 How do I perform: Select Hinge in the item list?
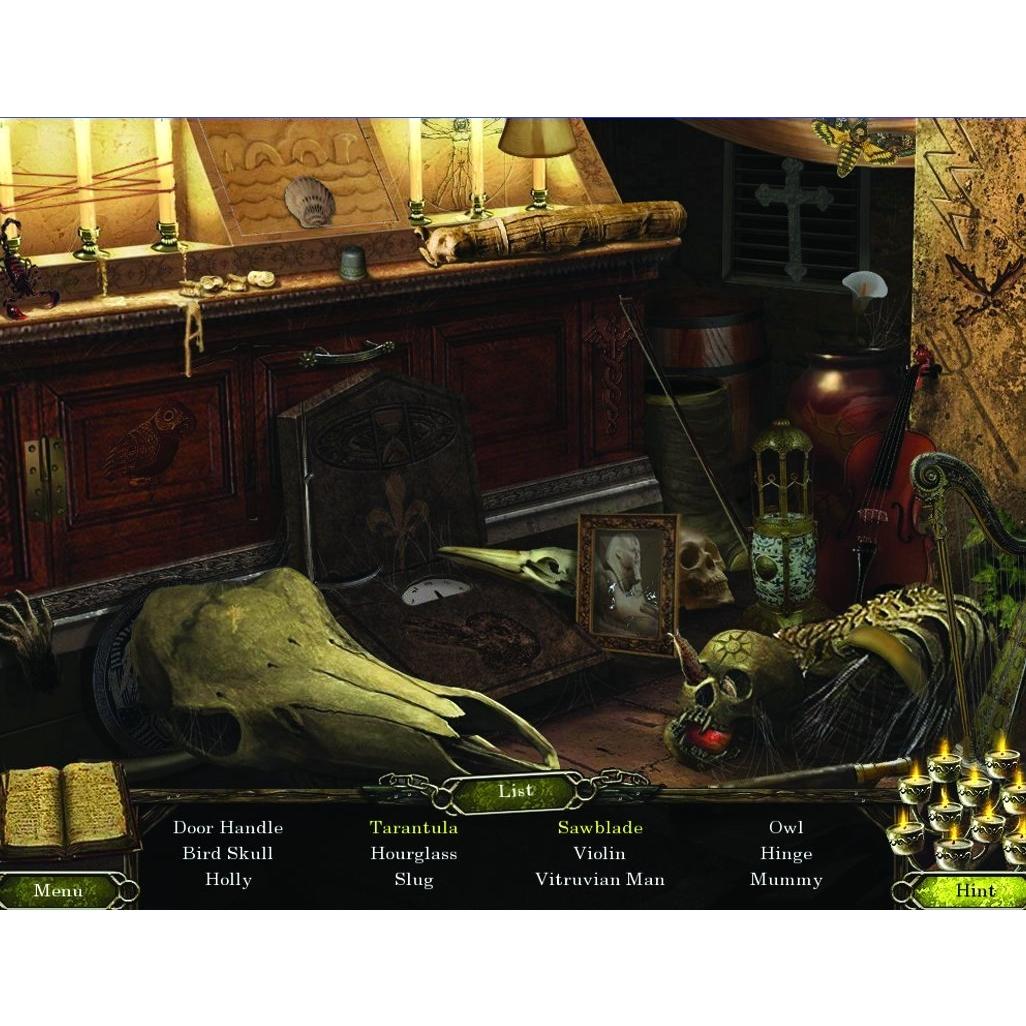(786, 854)
